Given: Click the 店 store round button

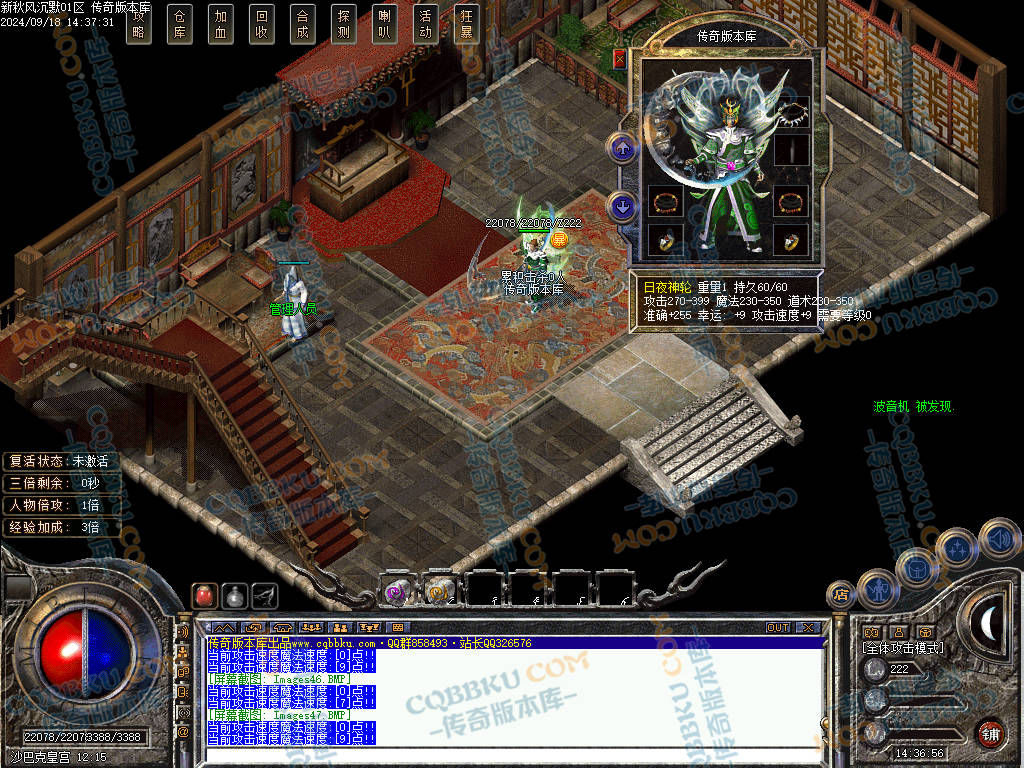Looking at the screenshot, I should (841, 595).
